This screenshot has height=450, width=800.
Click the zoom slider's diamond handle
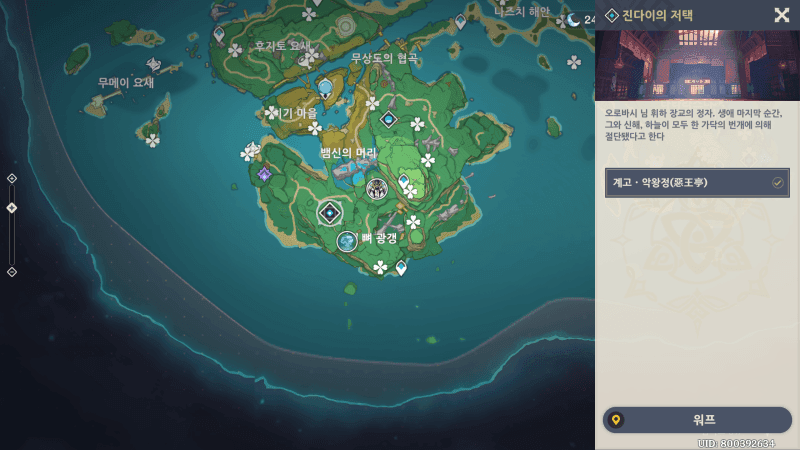click(x=12, y=208)
